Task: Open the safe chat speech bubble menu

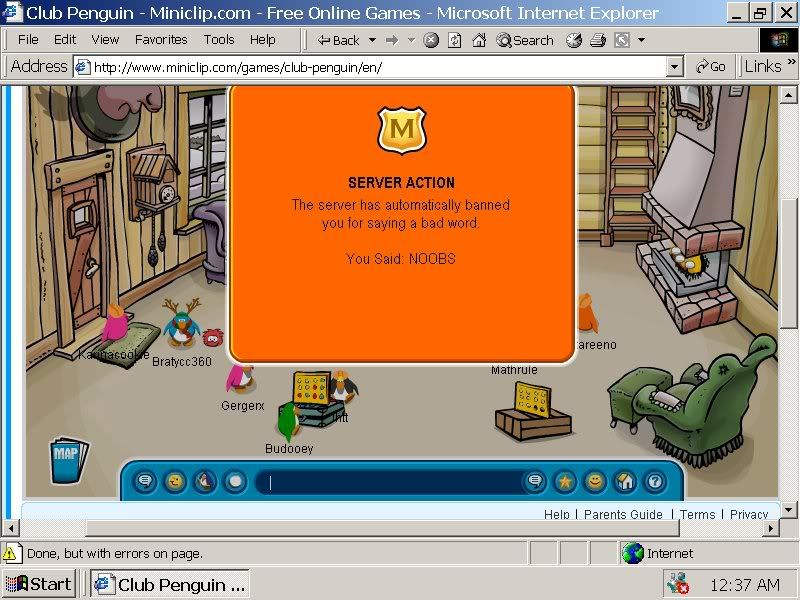Action: 145,481
